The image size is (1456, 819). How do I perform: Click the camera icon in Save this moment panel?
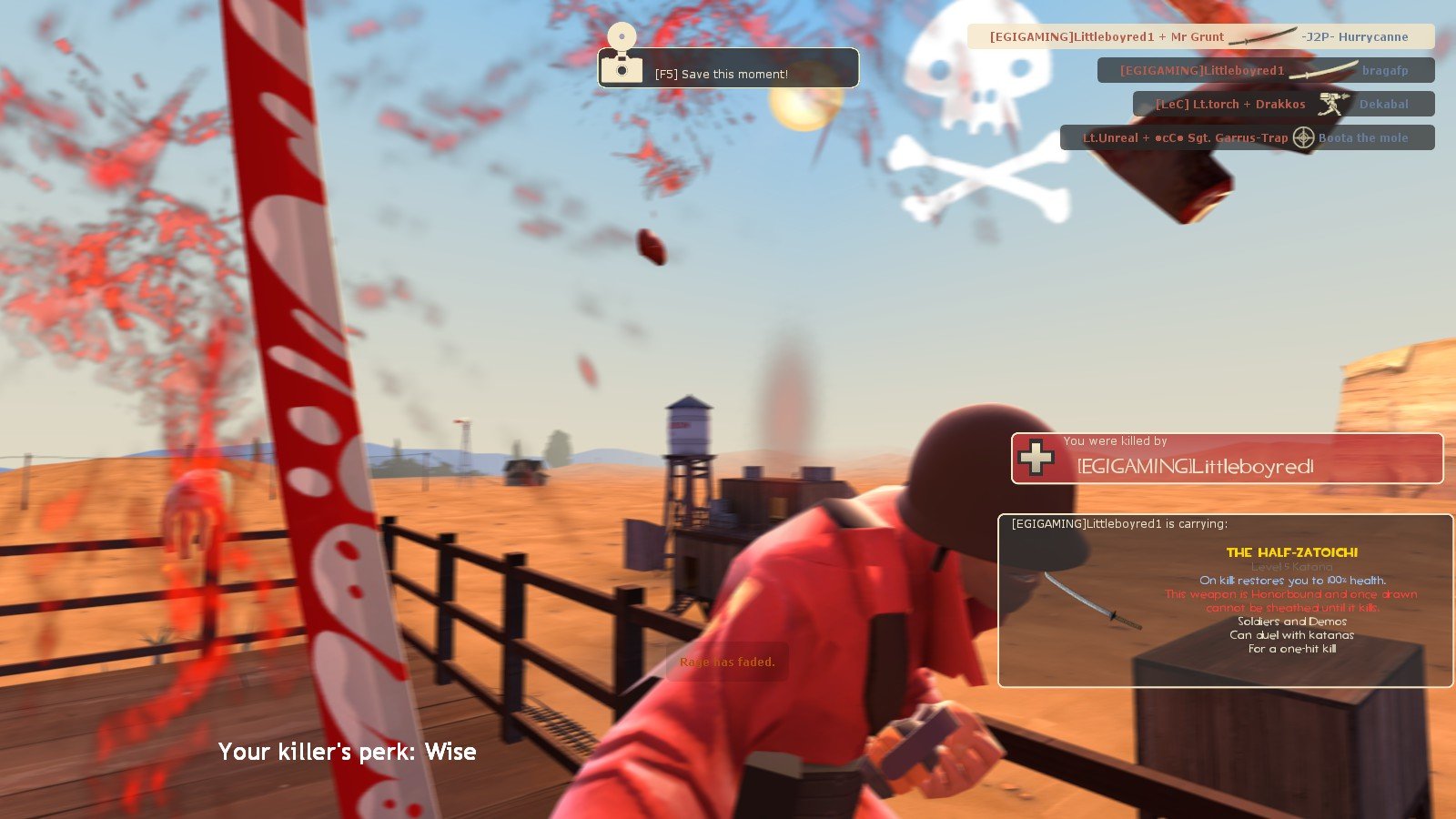click(x=622, y=66)
